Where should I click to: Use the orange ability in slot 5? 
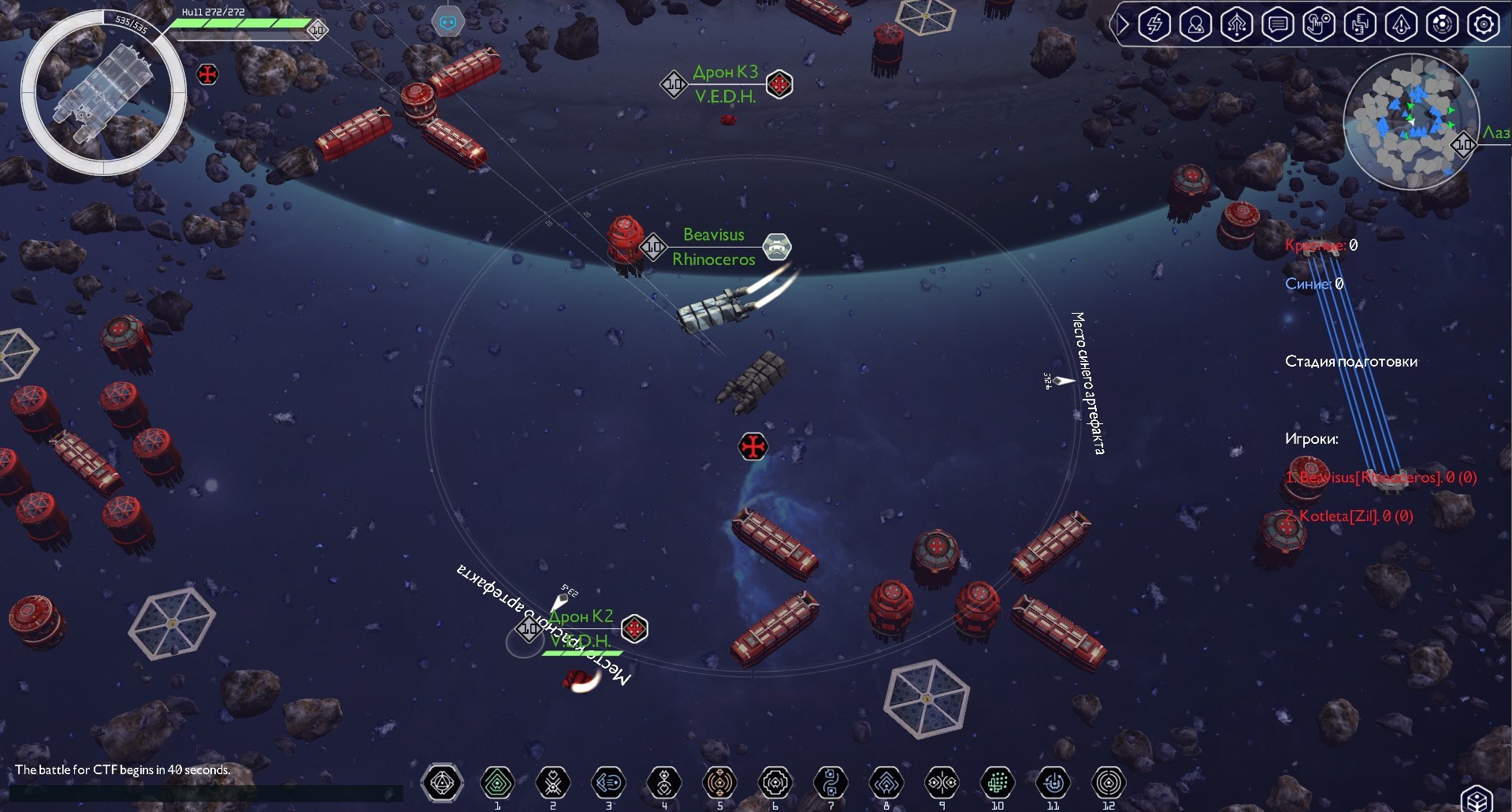(719, 783)
